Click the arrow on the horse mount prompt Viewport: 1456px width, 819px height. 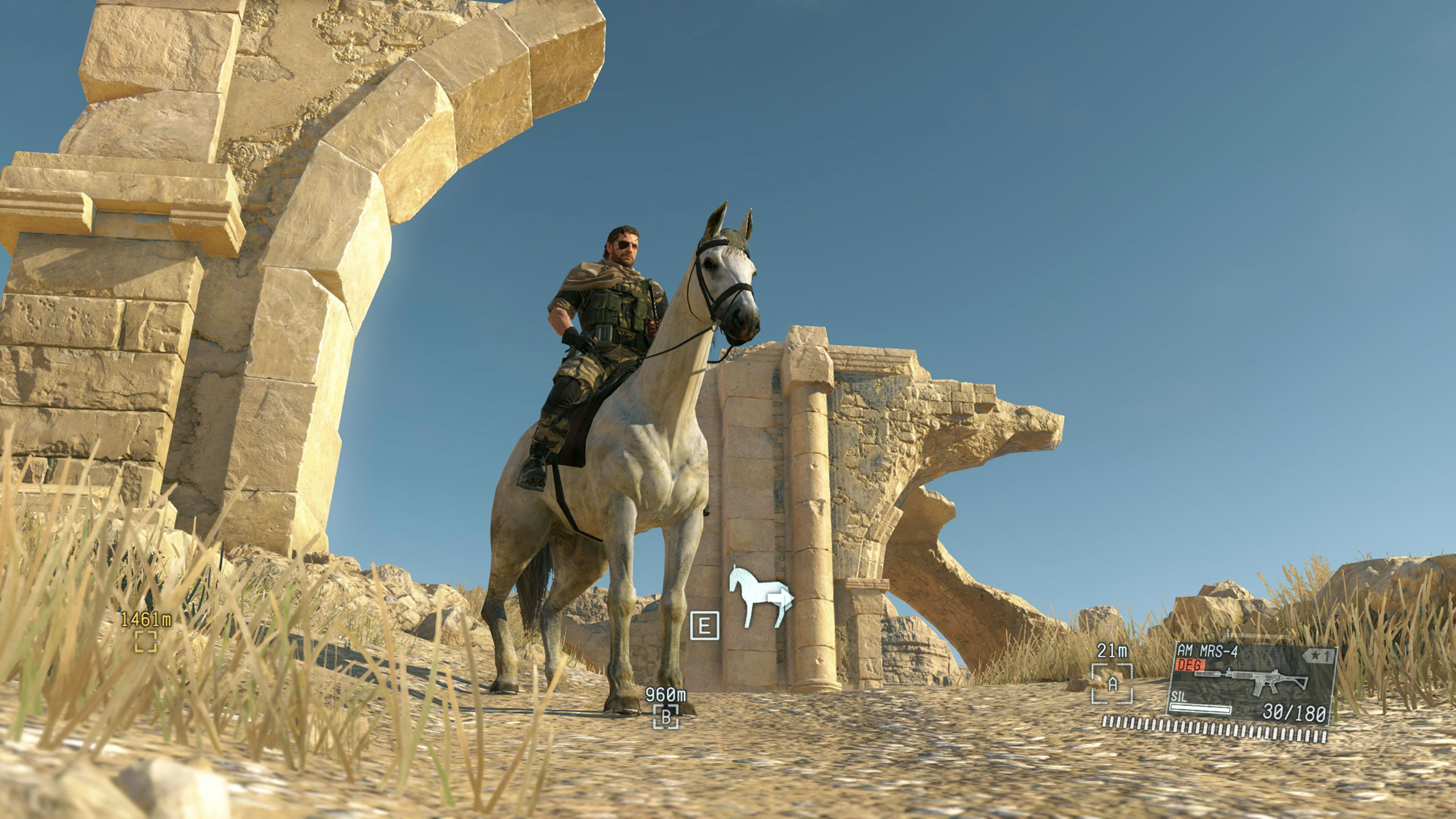781,599
